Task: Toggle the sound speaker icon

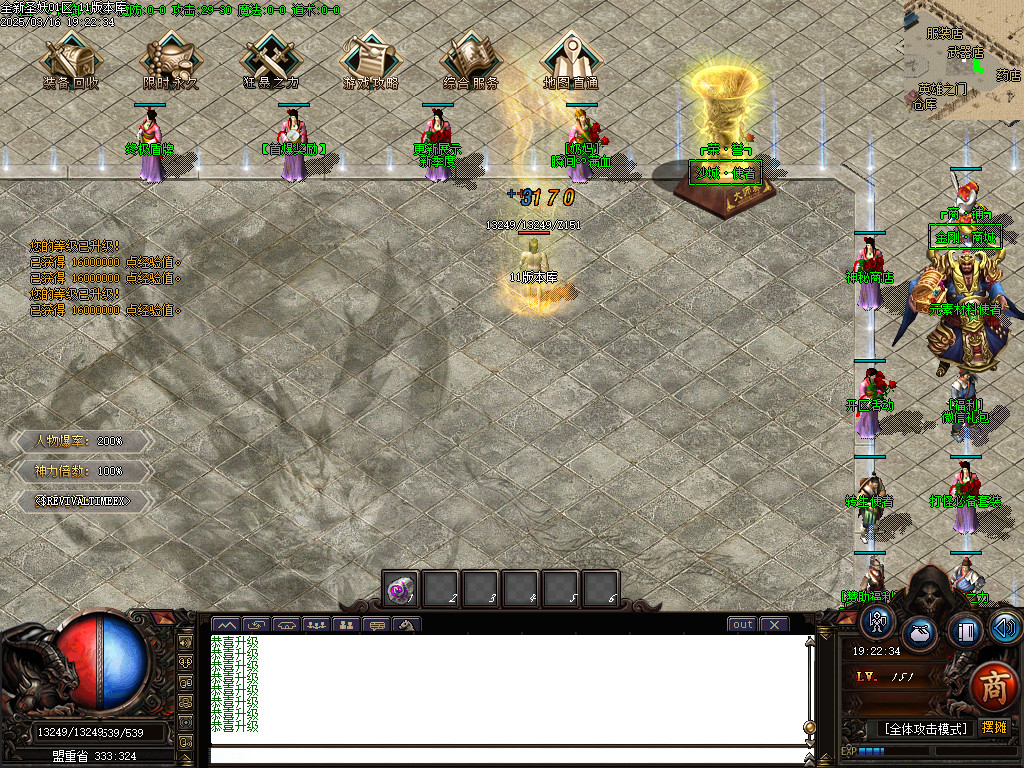Action: tap(1005, 628)
